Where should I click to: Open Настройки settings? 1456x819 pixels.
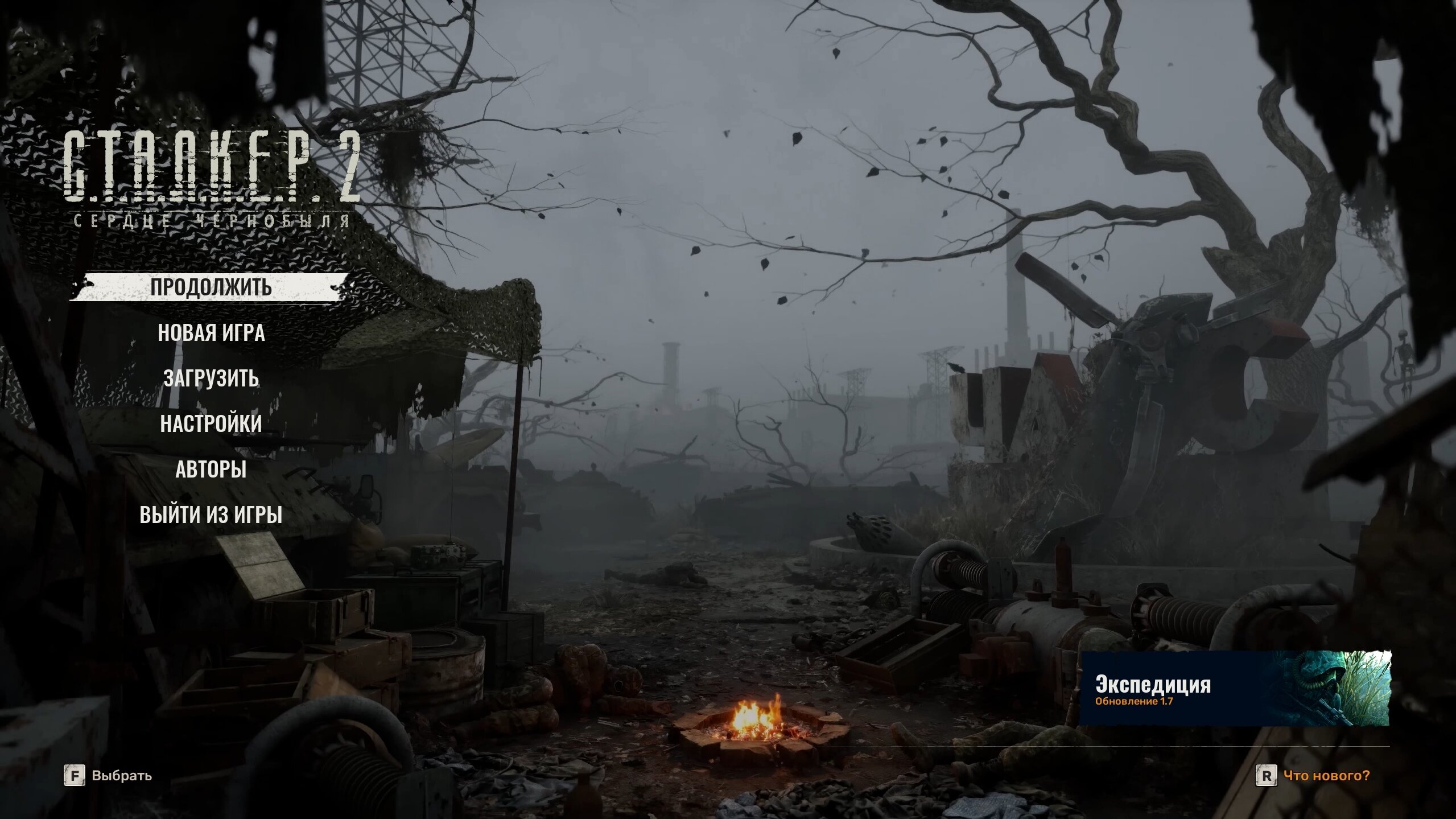[x=211, y=424]
